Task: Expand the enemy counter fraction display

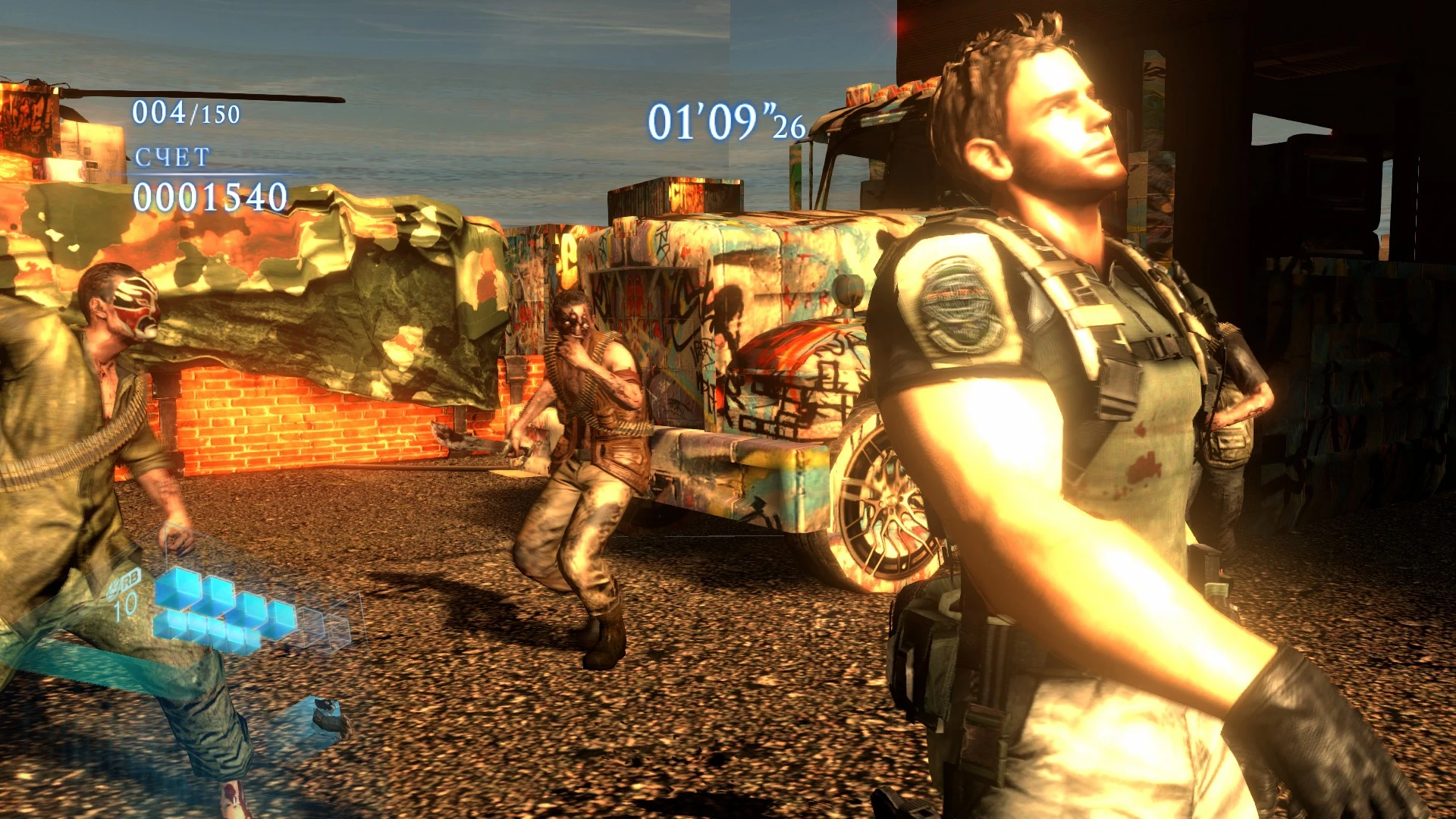Action: 184,112
